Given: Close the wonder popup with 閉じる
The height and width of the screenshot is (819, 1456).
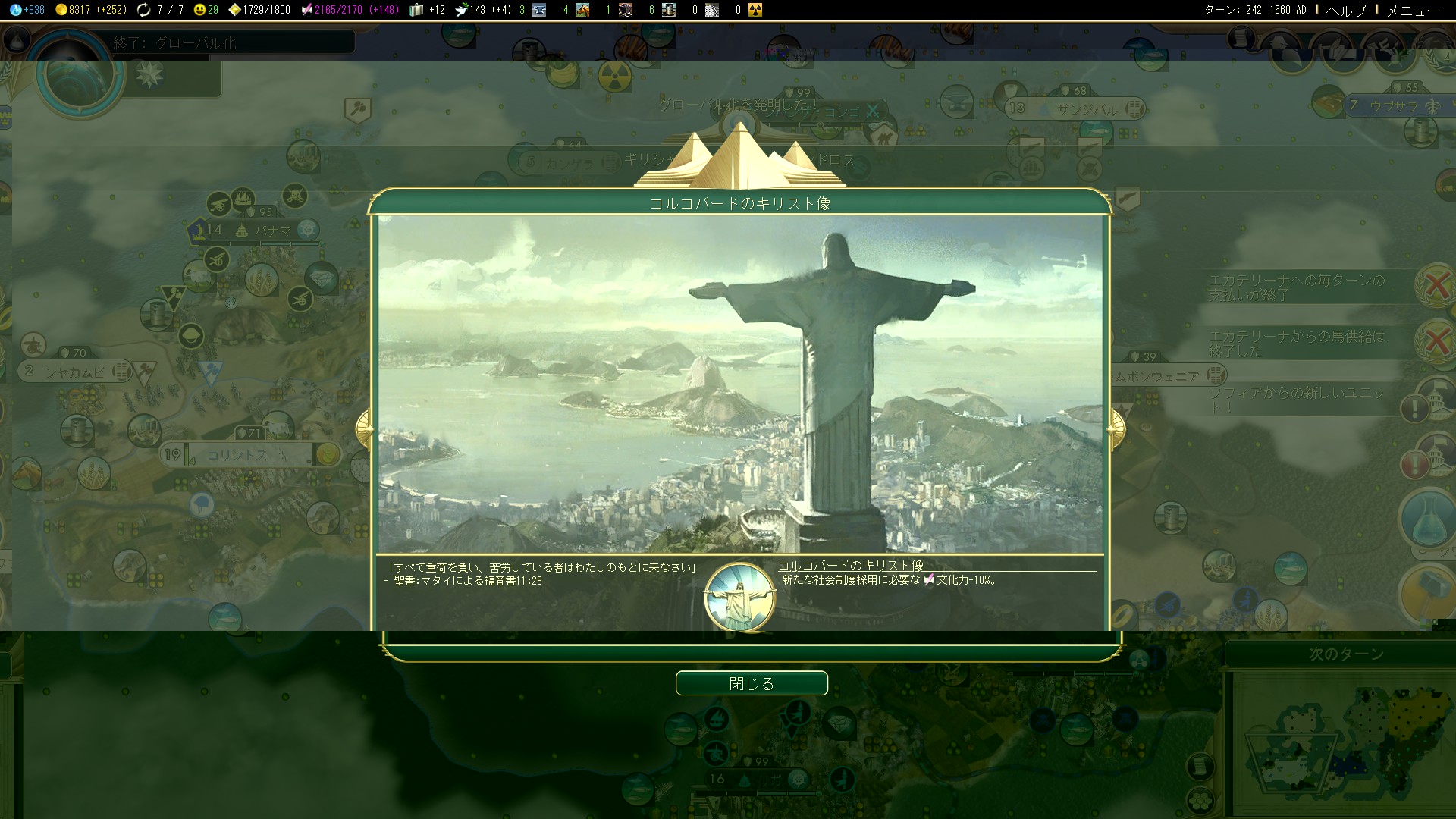Looking at the screenshot, I should pos(751,683).
